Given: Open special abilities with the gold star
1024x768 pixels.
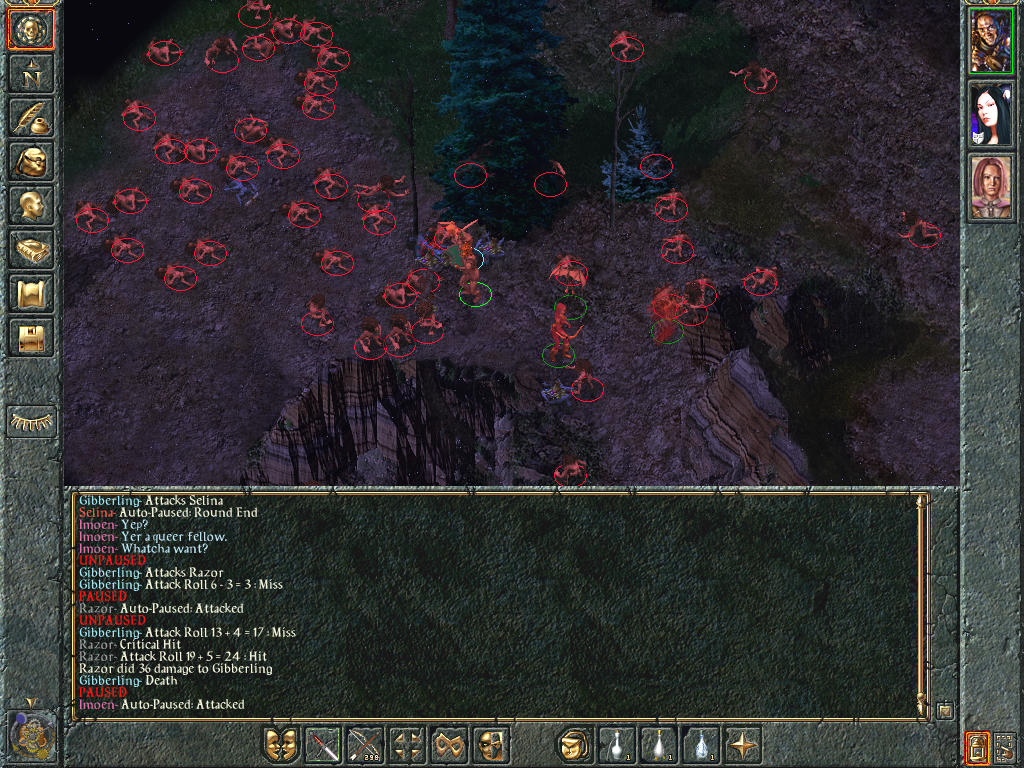Looking at the screenshot, I should click(x=743, y=745).
